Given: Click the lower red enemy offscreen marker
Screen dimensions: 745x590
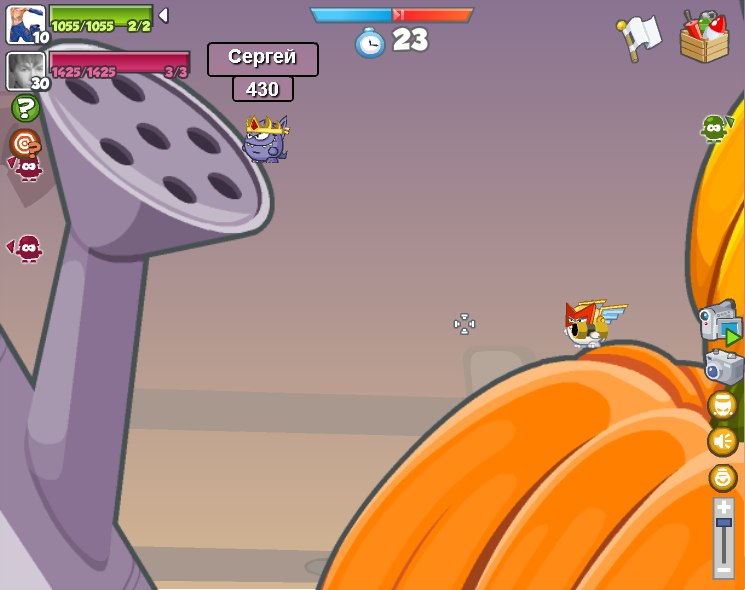Looking at the screenshot, I should (x=27, y=247).
